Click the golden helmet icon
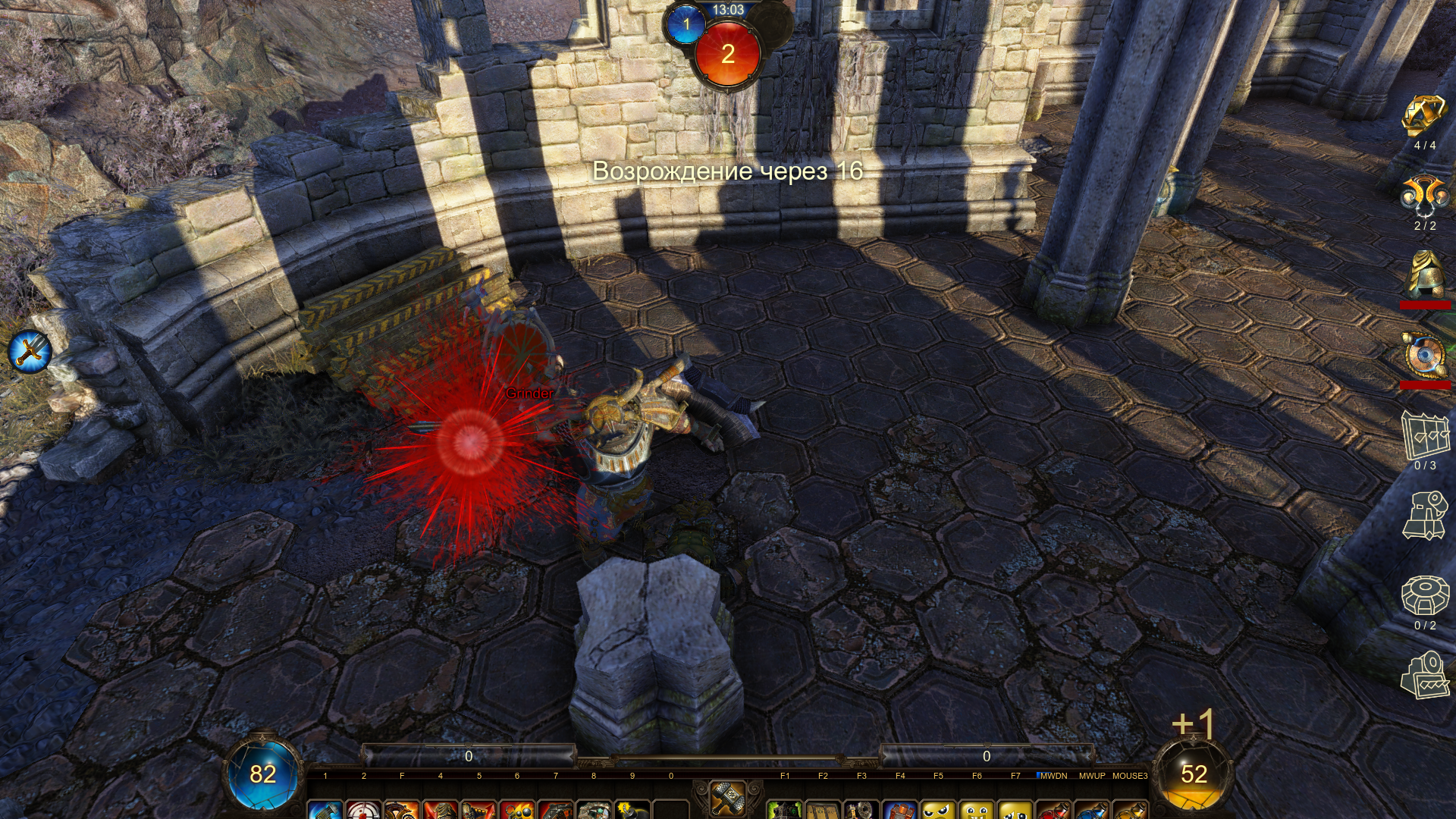This screenshot has height=819, width=1456. point(1425,275)
